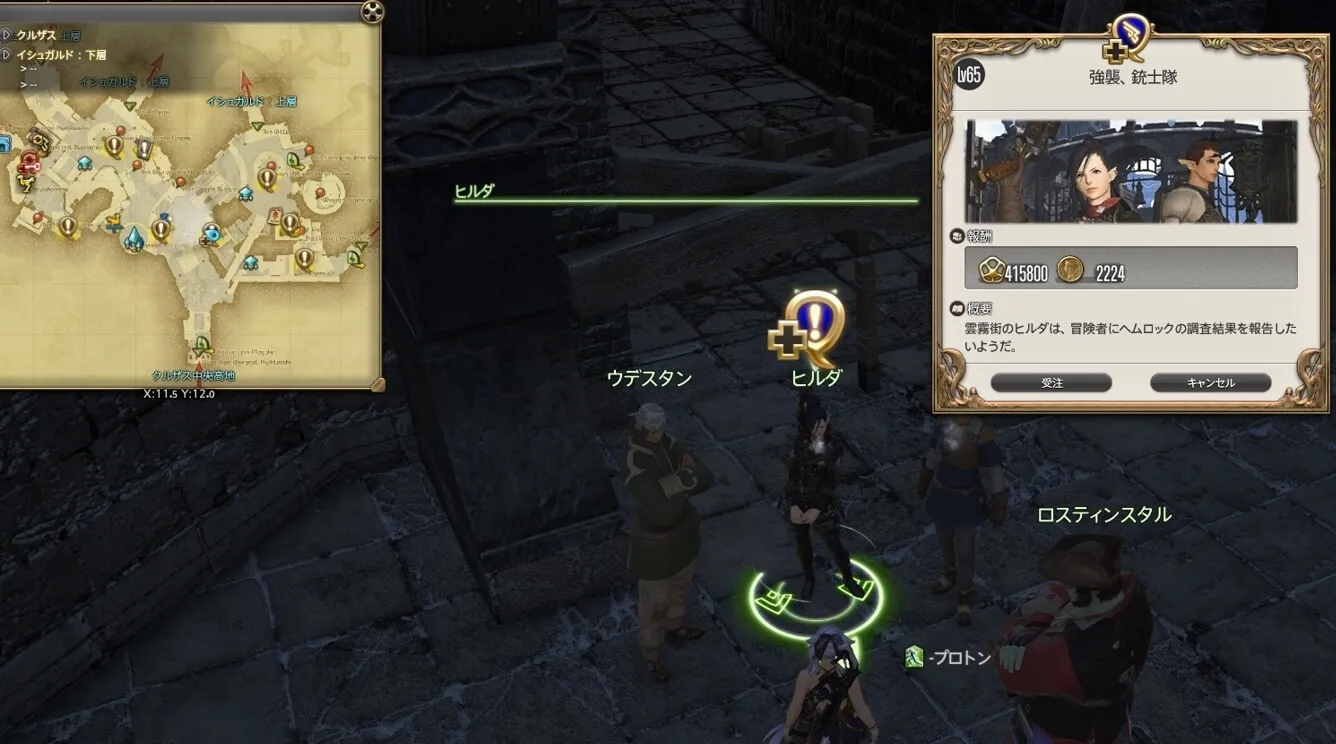Click the red key marker on the map
The height and width of the screenshot is (744, 1336).
[29, 165]
